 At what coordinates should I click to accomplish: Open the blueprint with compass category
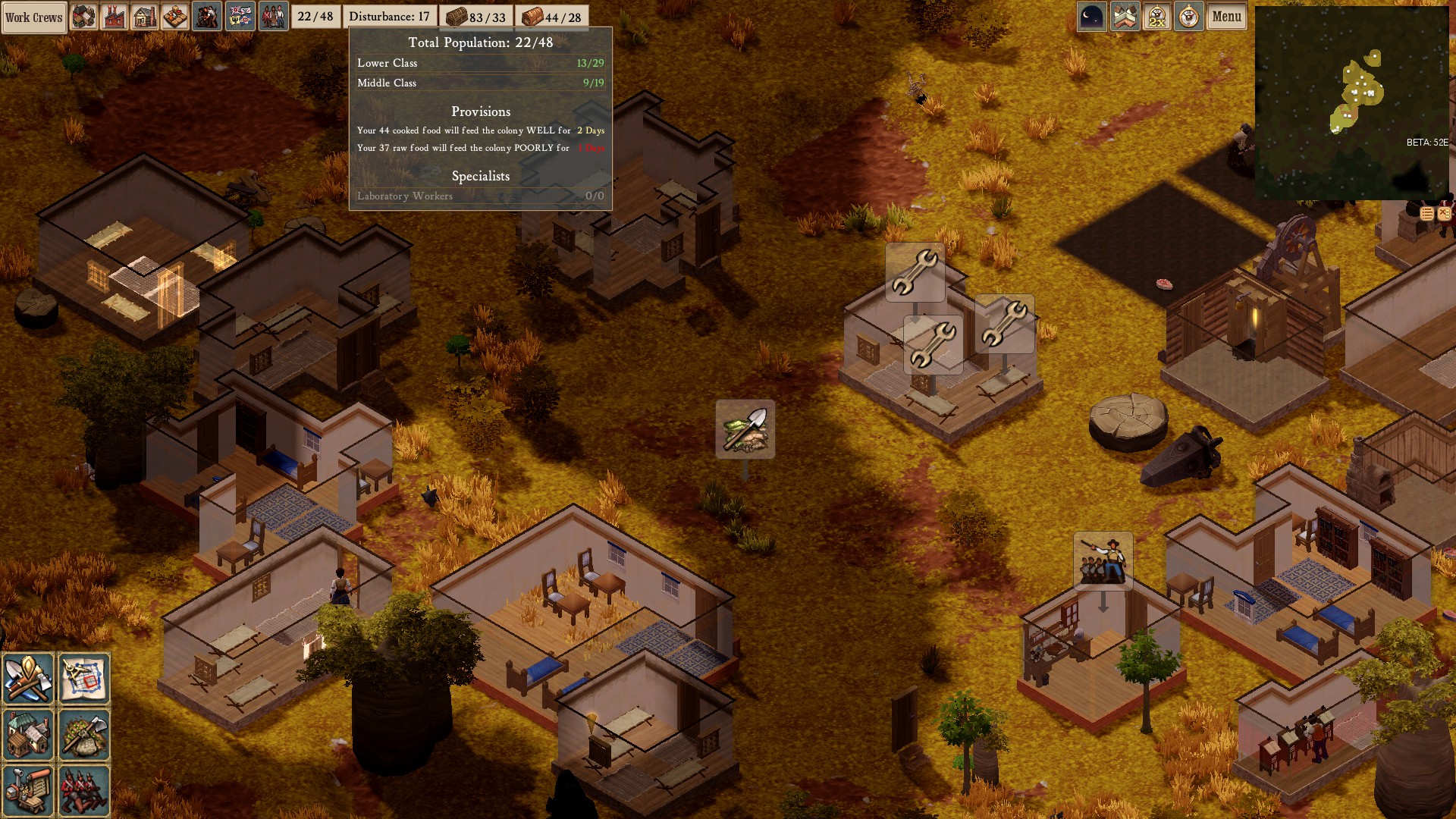tap(84, 678)
